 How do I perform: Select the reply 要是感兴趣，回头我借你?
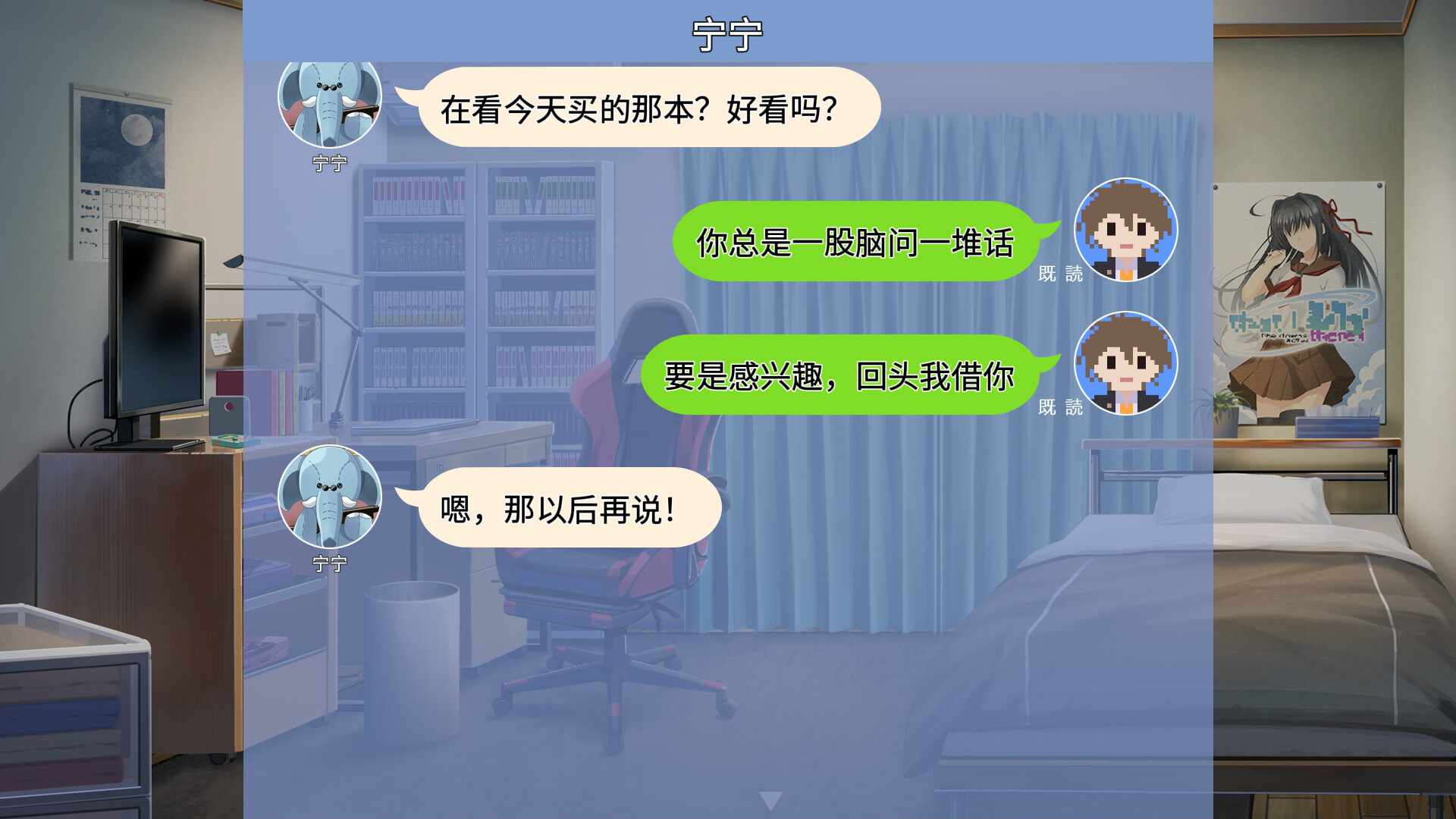pyautogui.click(x=842, y=374)
